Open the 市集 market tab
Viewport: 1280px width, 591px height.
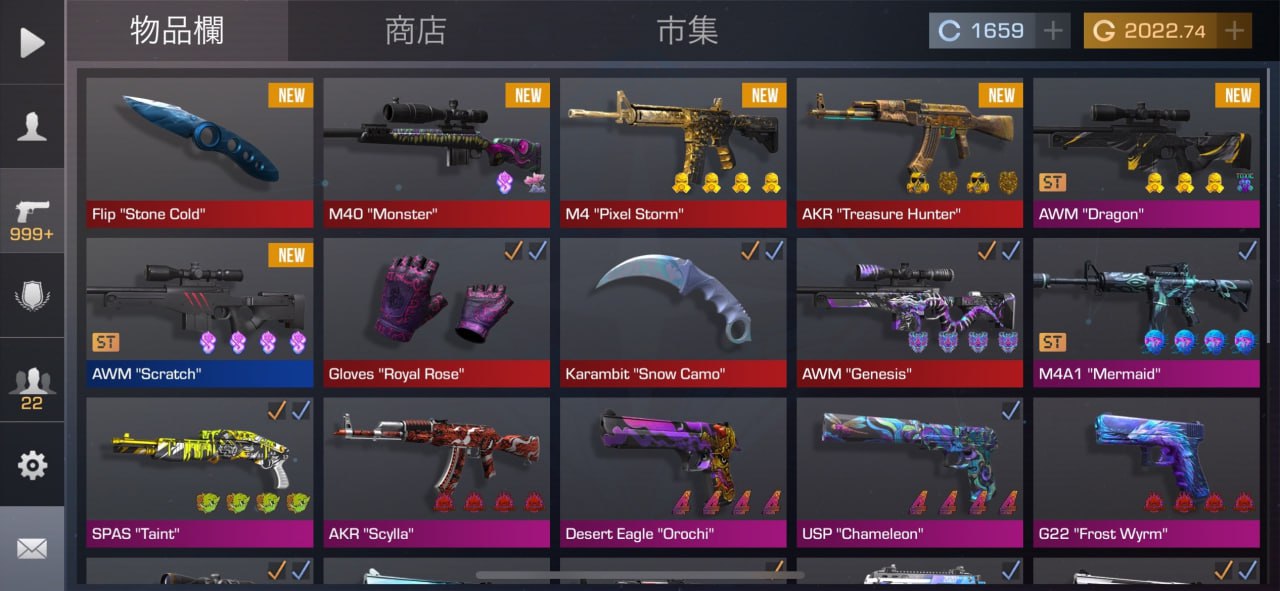click(687, 31)
